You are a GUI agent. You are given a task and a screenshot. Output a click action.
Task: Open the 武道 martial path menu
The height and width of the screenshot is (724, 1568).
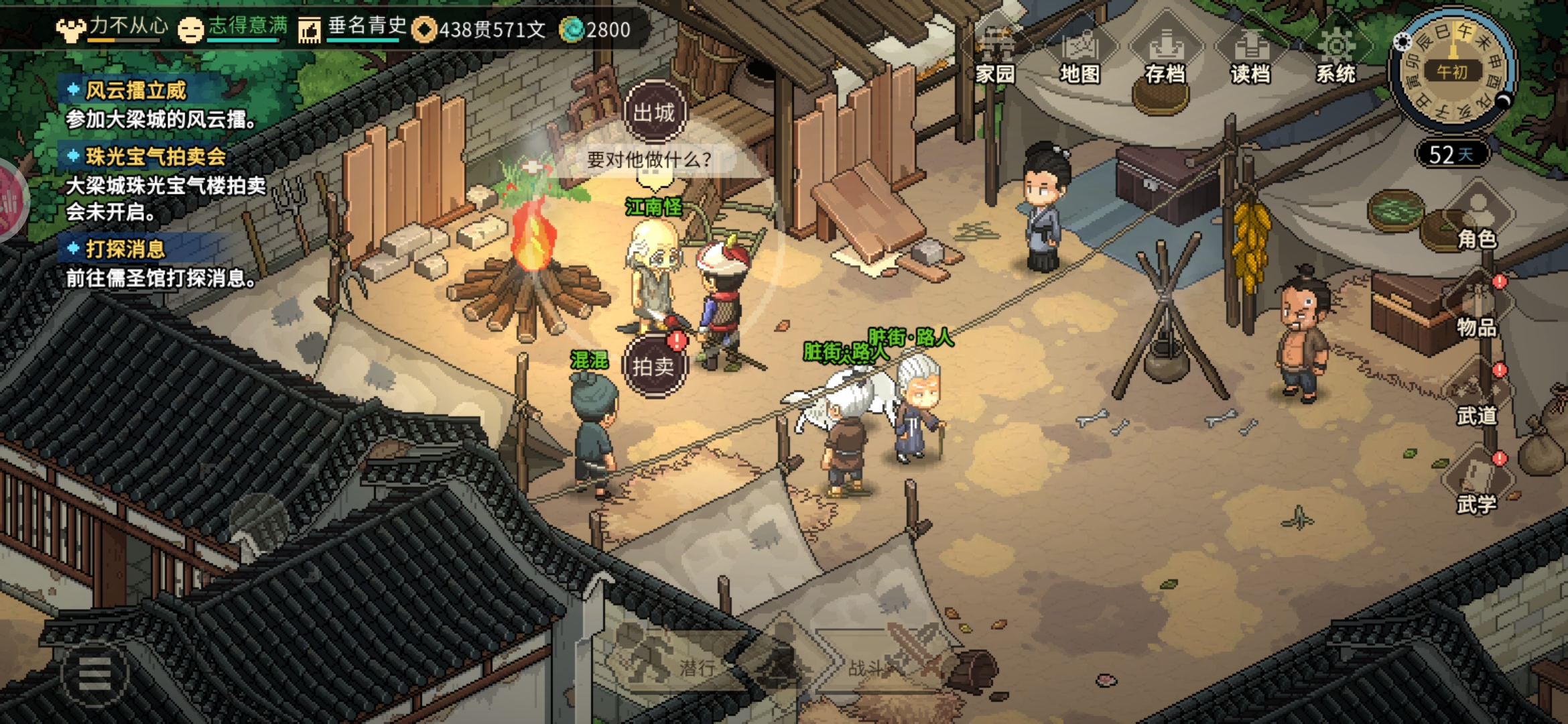[1476, 400]
